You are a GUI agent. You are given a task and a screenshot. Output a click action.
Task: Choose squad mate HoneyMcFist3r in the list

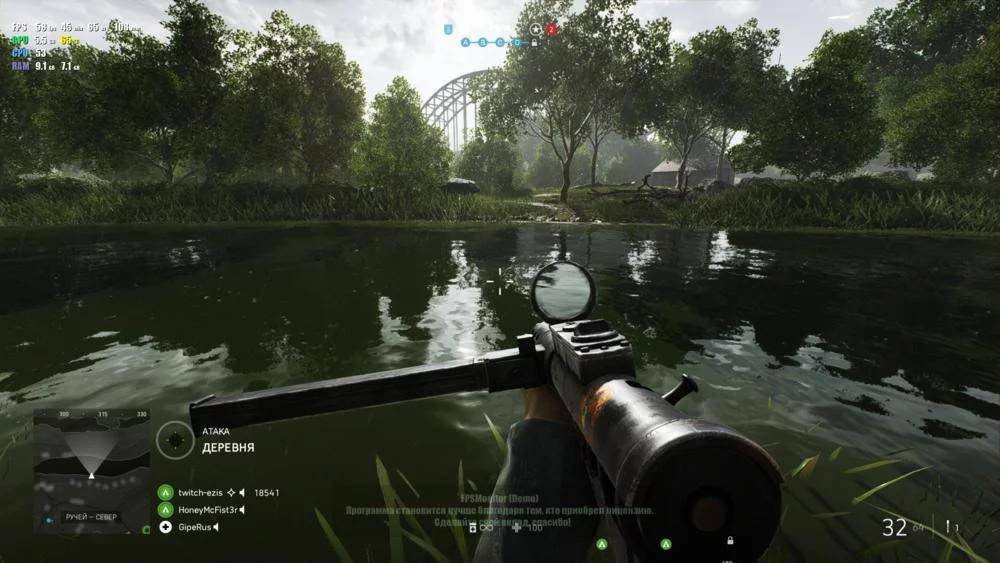pos(205,510)
